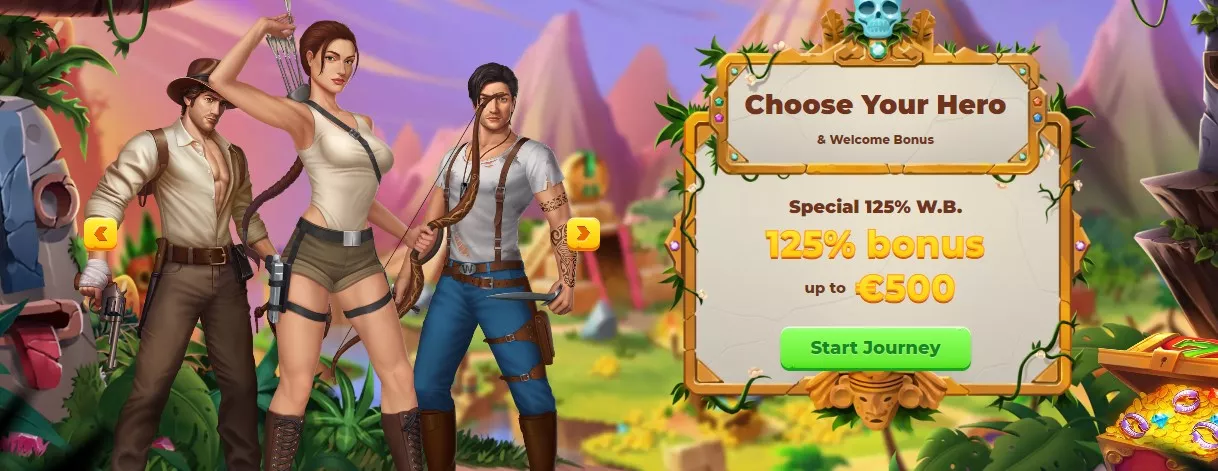Image resolution: width=1218 pixels, height=471 pixels.
Task: Click the Start Journey button
Action: [875, 348]
